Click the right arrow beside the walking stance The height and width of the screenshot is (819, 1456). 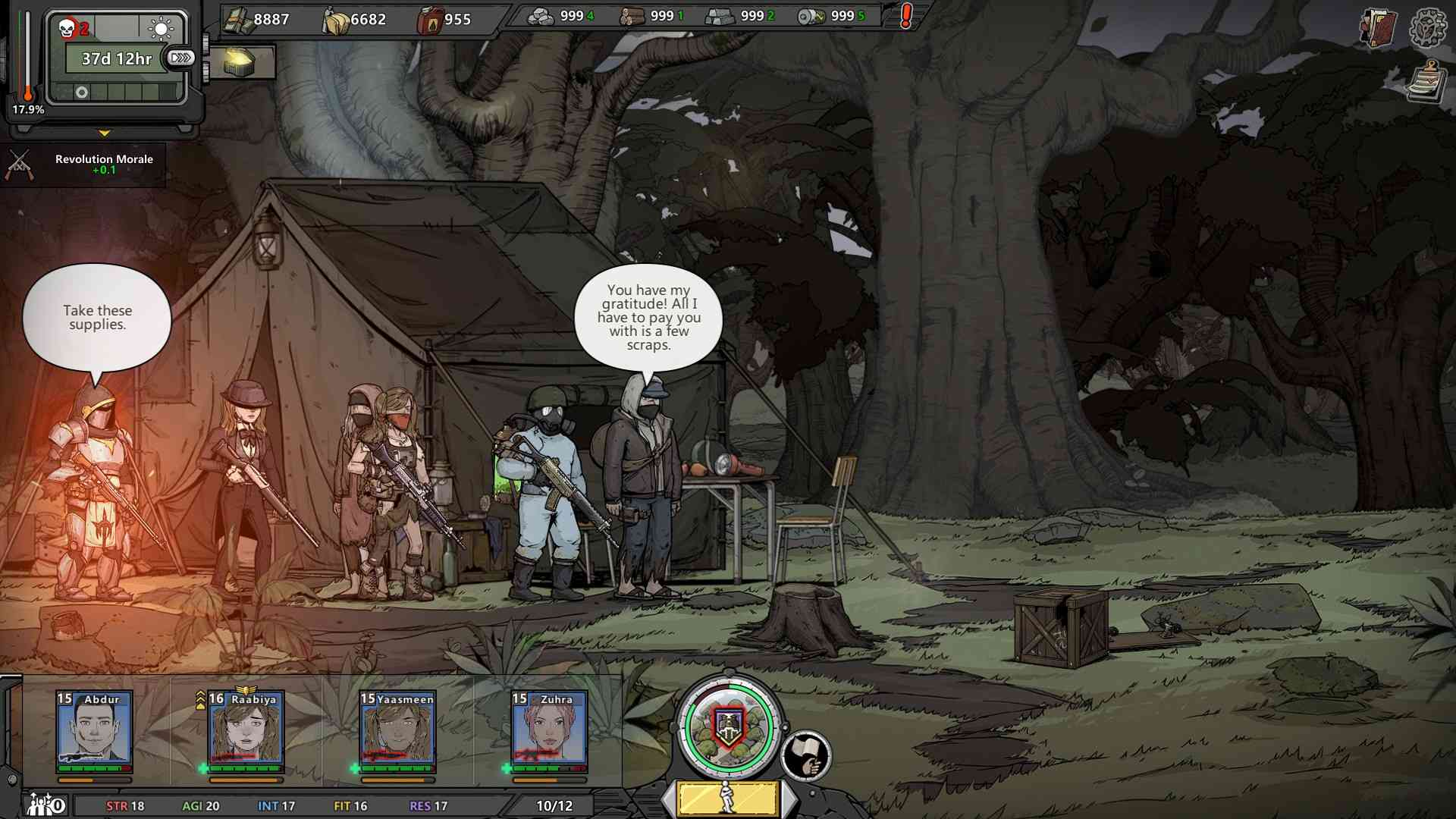pos(789,799)
